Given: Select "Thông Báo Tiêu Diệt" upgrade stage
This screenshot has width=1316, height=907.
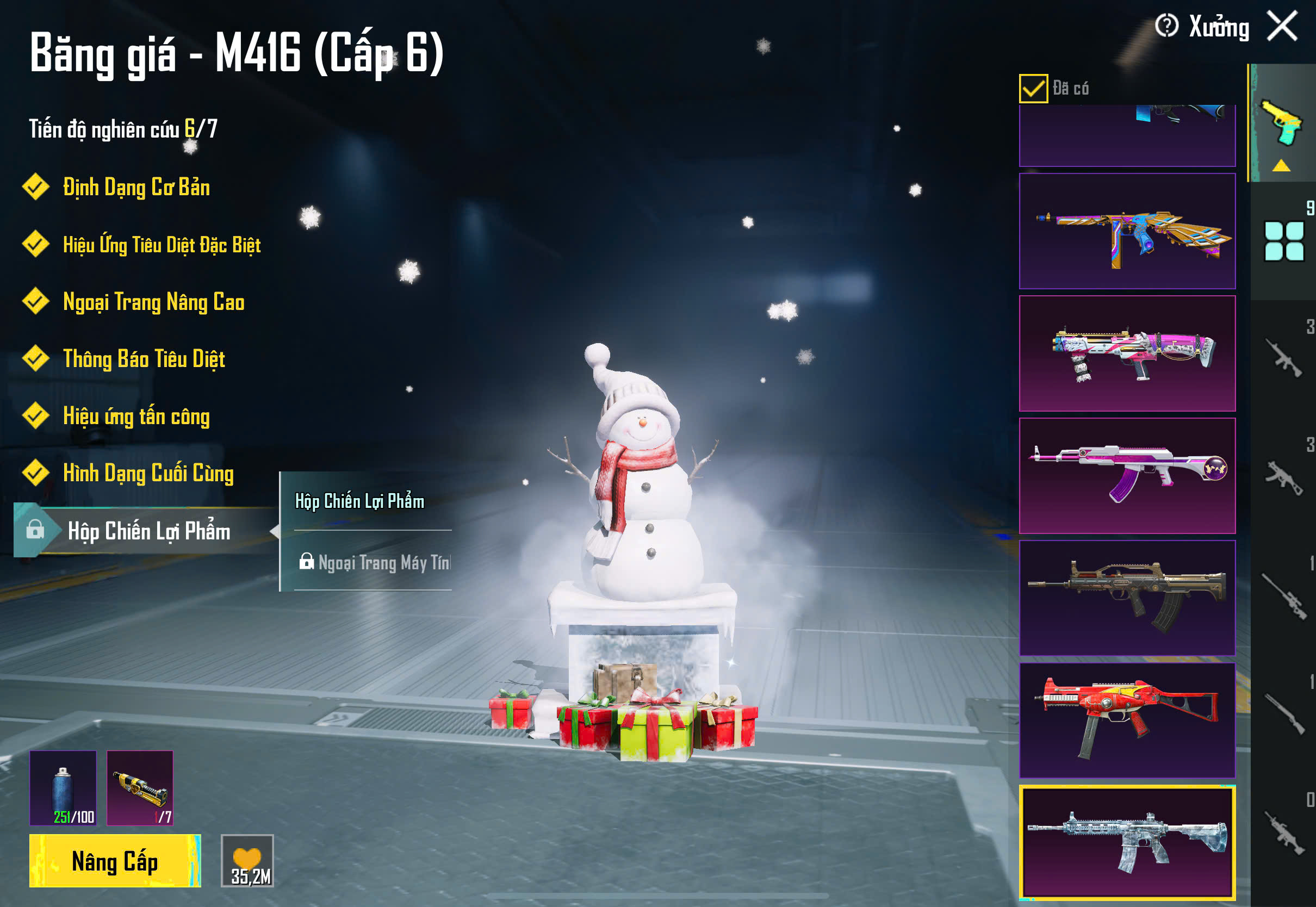Looking at the screenshot, I should pos(144,358).
